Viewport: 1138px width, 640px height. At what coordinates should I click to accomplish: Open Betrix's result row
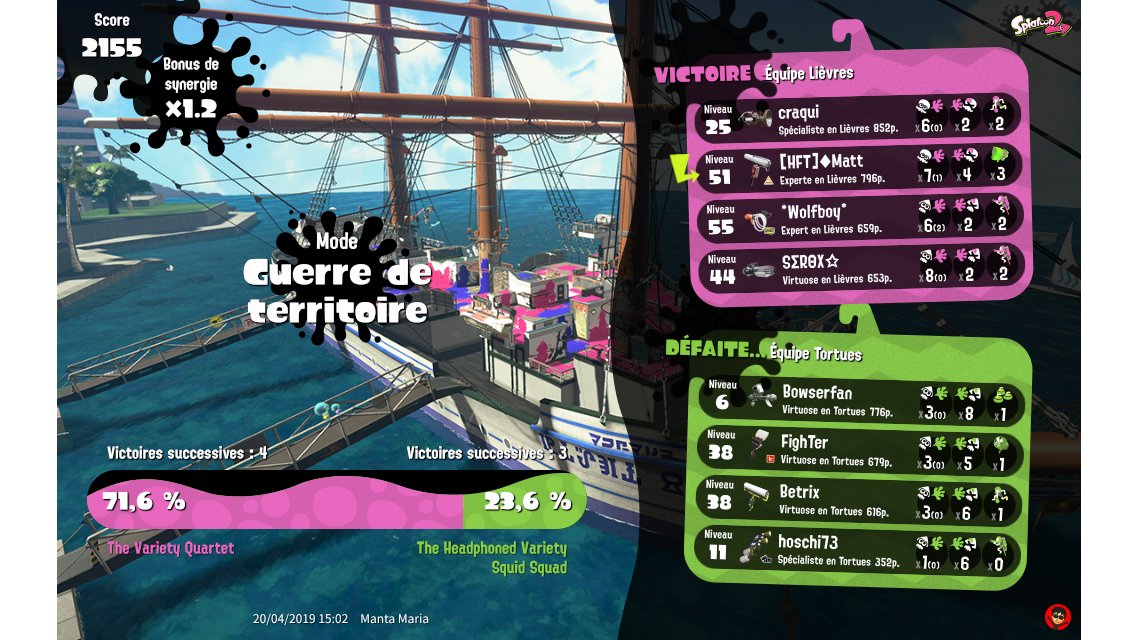tap(860, 499)
